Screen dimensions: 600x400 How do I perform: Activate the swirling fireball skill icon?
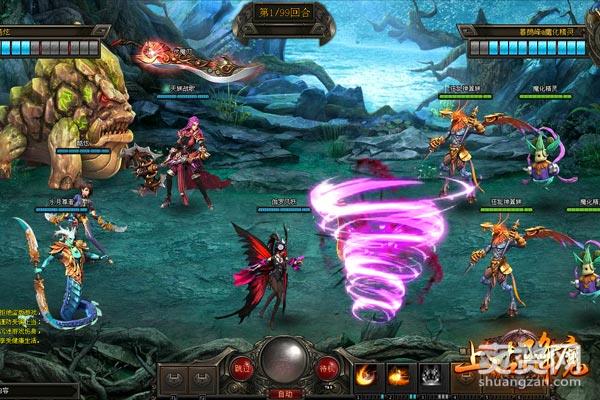pyautogui.click(x=366, y=375)
